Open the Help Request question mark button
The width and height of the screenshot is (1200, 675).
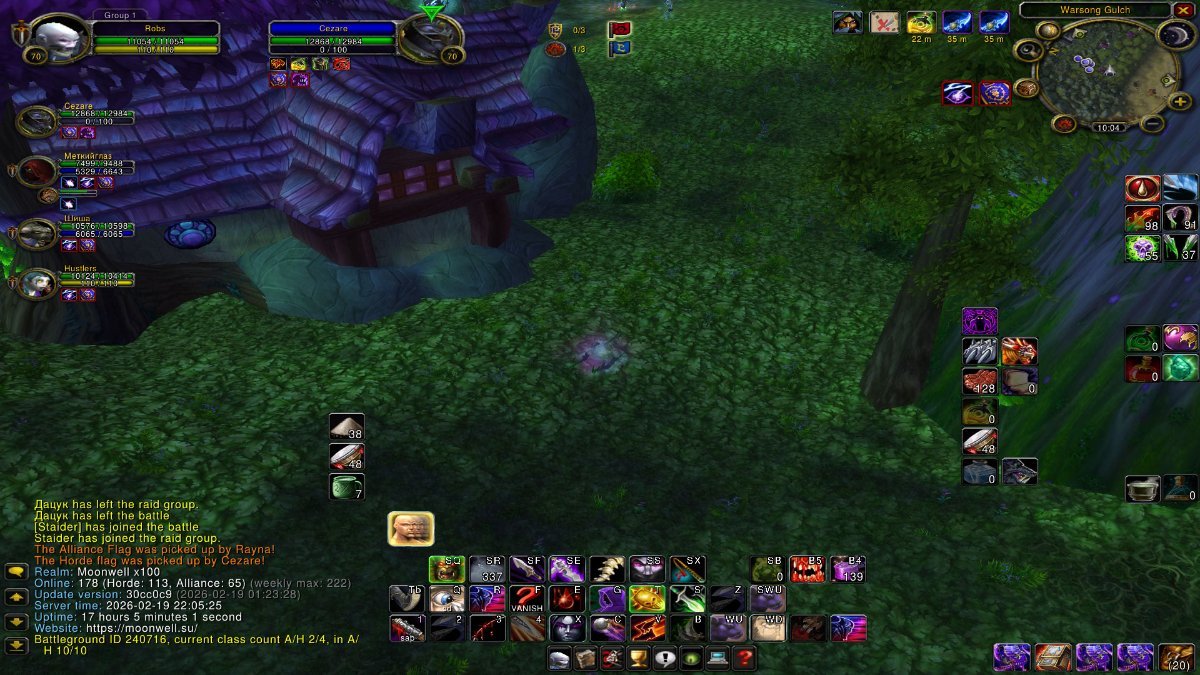coord(744,658)
